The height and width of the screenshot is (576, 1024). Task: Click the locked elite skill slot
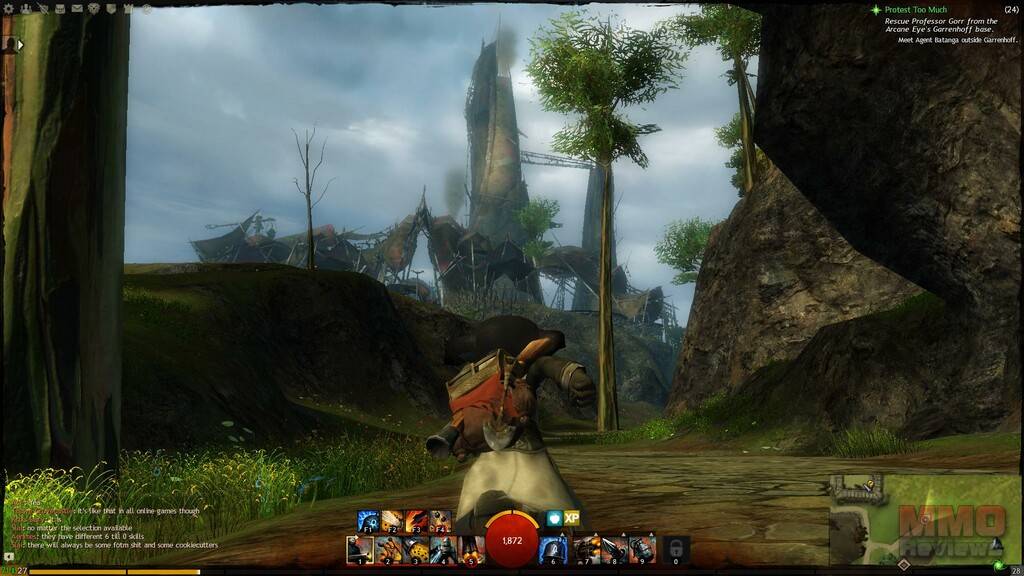pos(676,549)
